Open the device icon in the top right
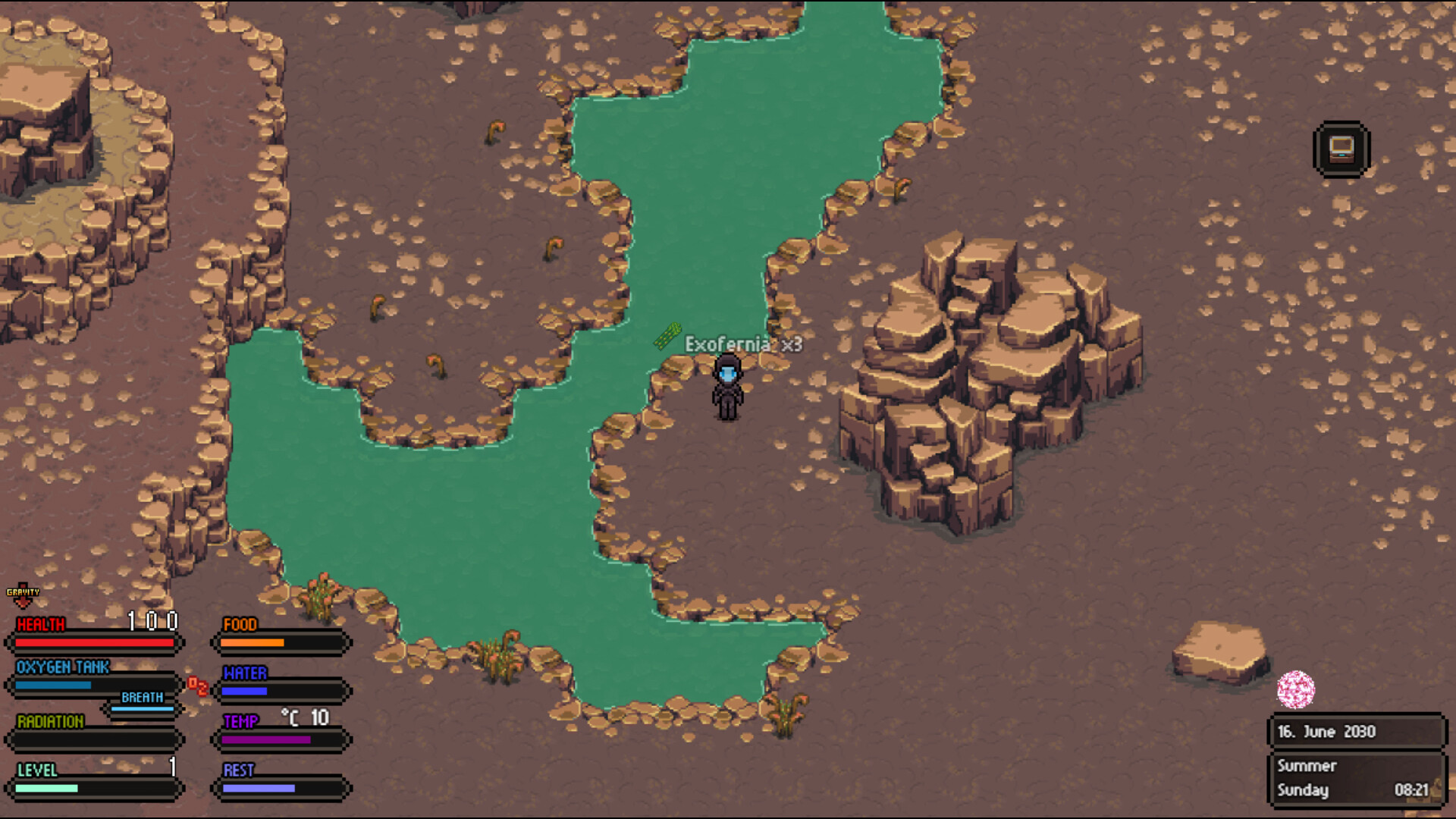This screenshot has height=819, width=1456. pos(1341,147)
